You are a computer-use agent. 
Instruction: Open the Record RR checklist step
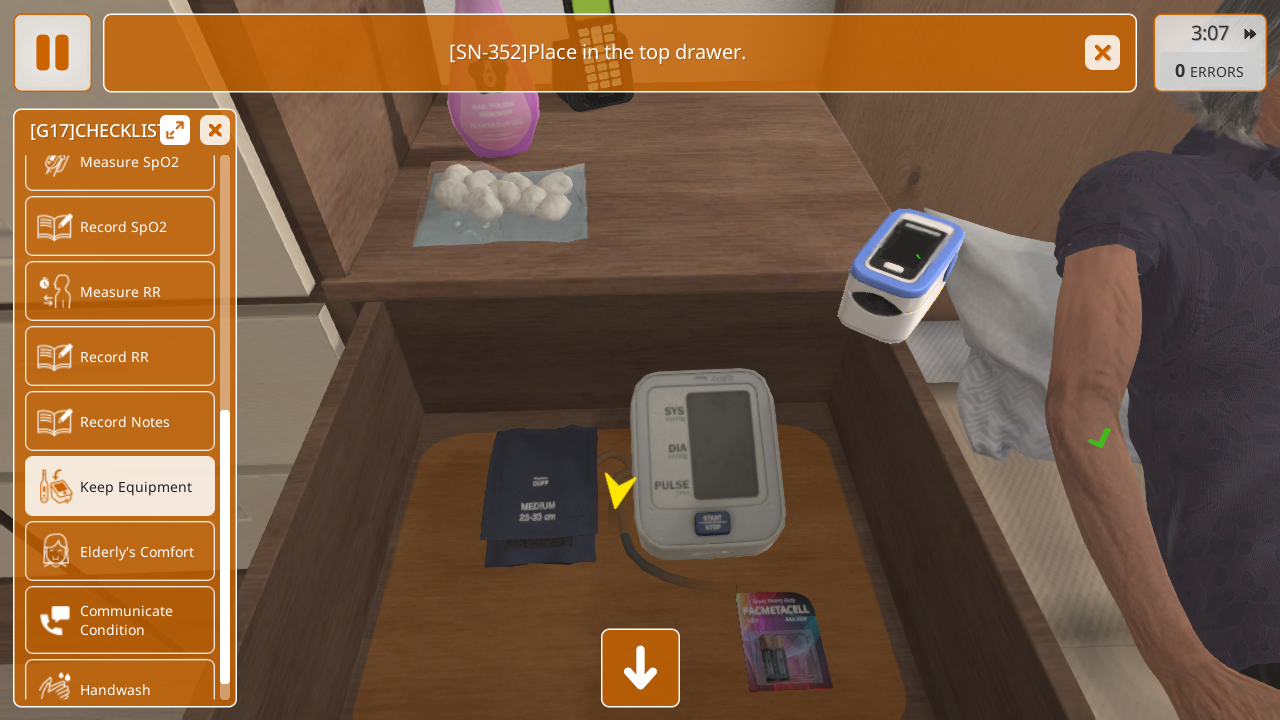120,356
